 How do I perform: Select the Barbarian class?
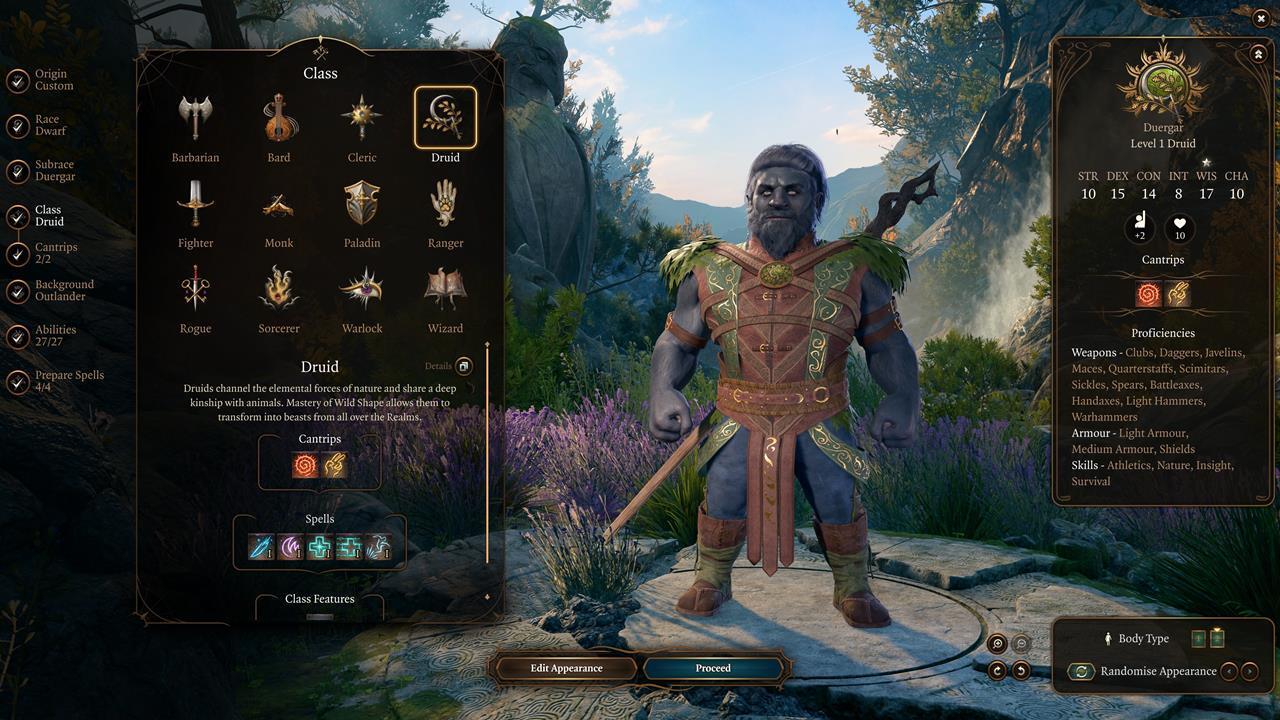pos(195,119)
